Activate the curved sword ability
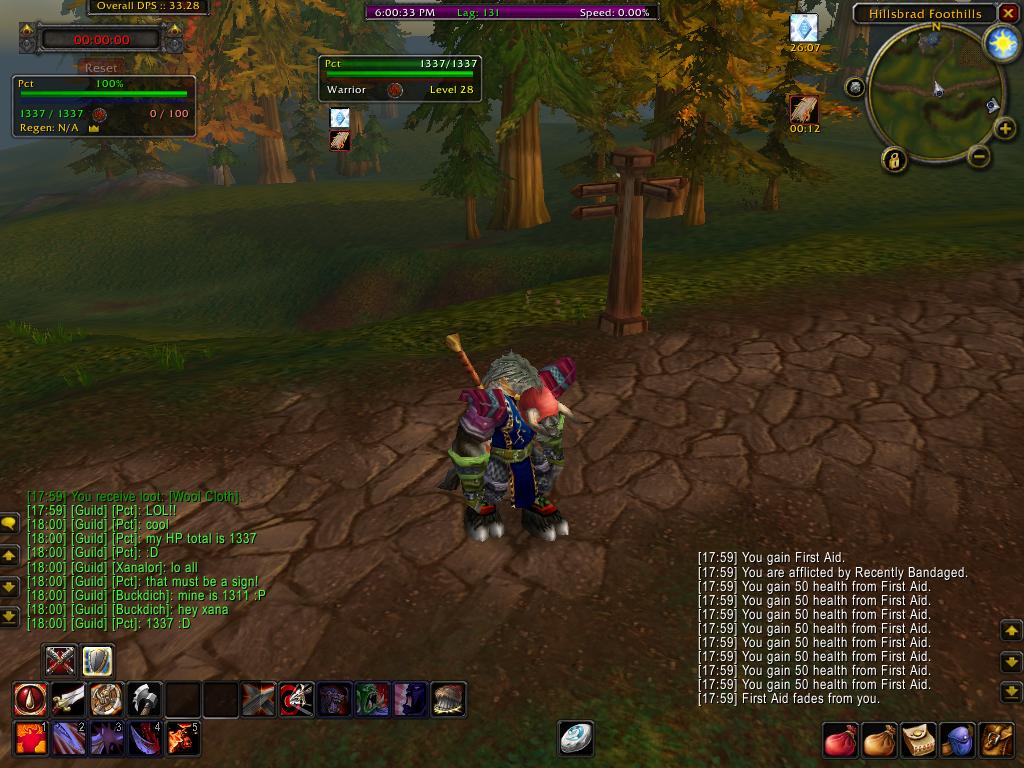This screenshot has height=768, width=1024. [68, 699]
